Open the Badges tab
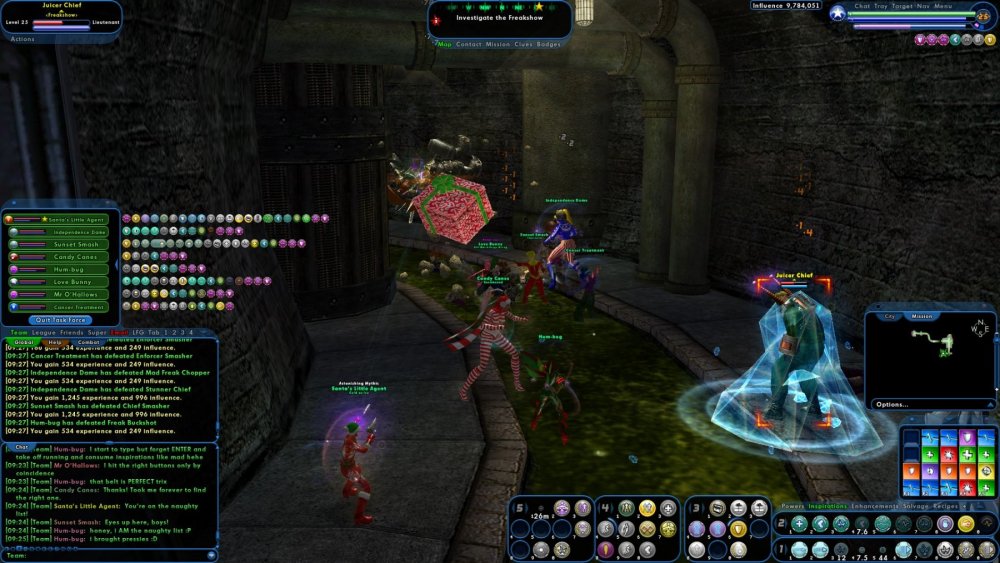Viewport: 1000px width, 563px height. (x=549, y=44)
